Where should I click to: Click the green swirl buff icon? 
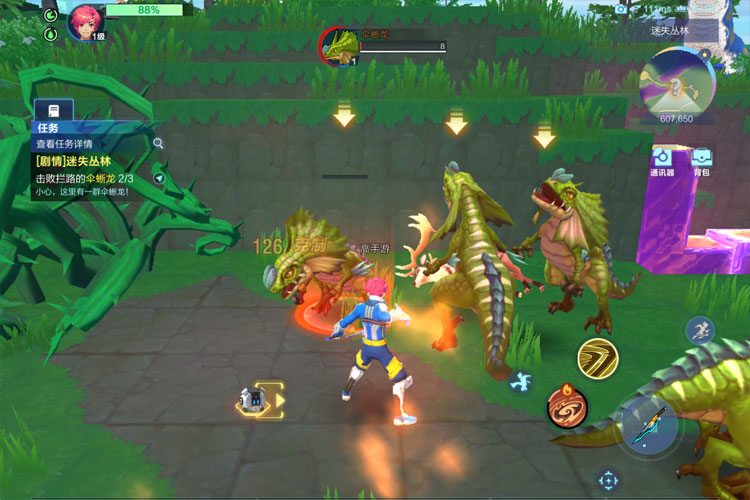click(x=52, y=14)
